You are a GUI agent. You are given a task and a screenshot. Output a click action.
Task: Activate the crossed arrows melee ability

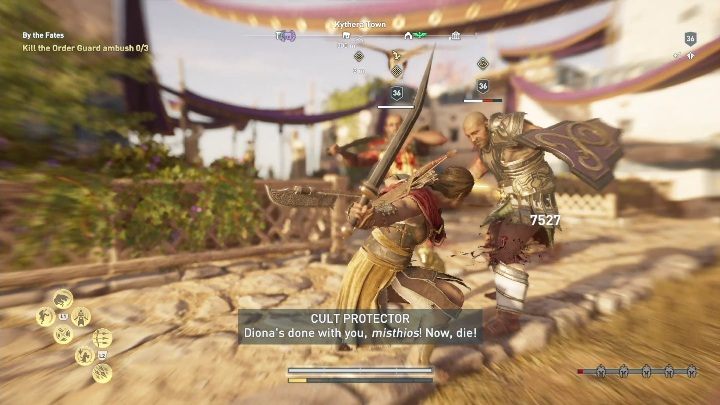coord(62,335)
